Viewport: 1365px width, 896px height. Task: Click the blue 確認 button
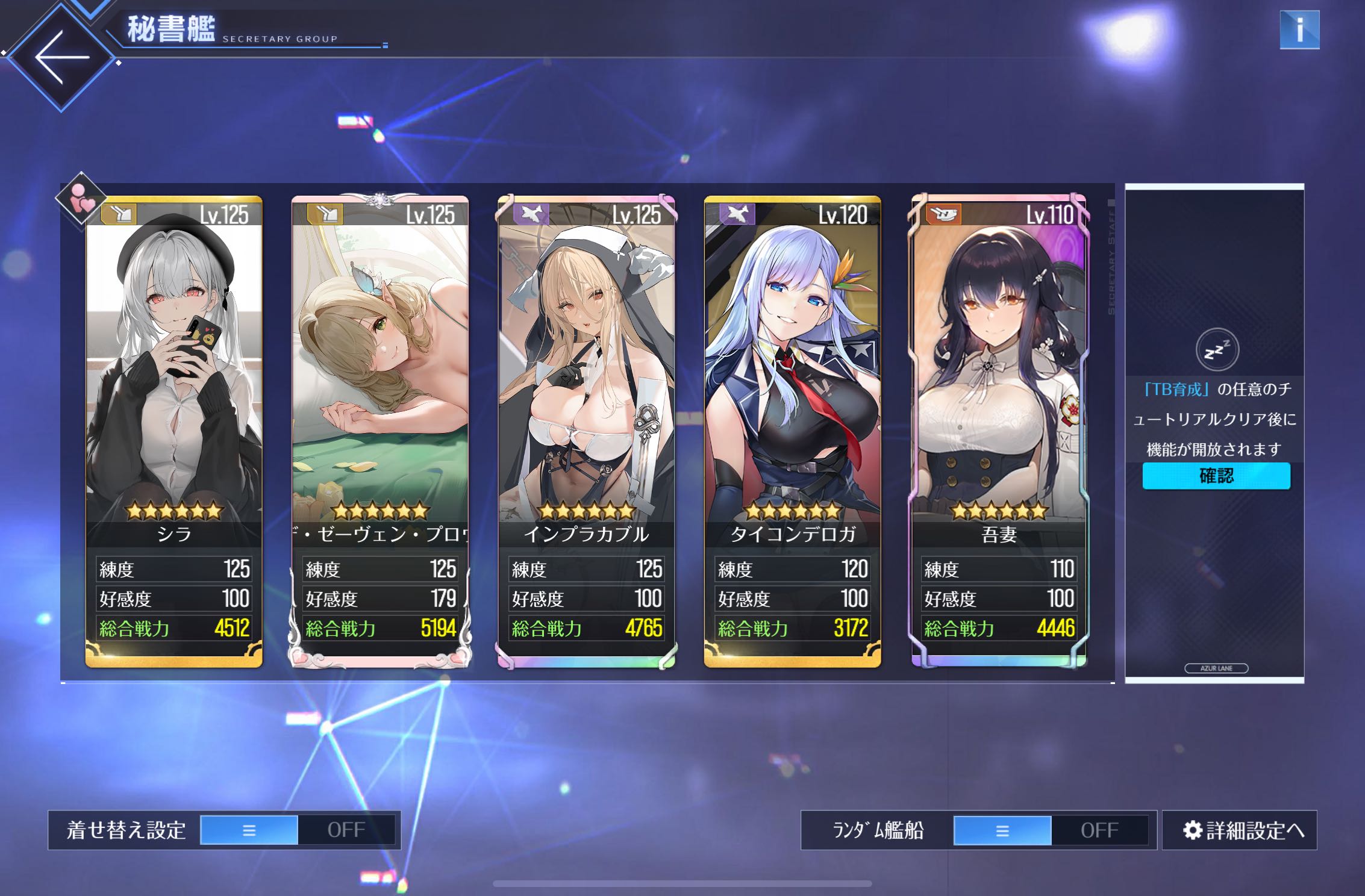click(x=1216, y=476)
